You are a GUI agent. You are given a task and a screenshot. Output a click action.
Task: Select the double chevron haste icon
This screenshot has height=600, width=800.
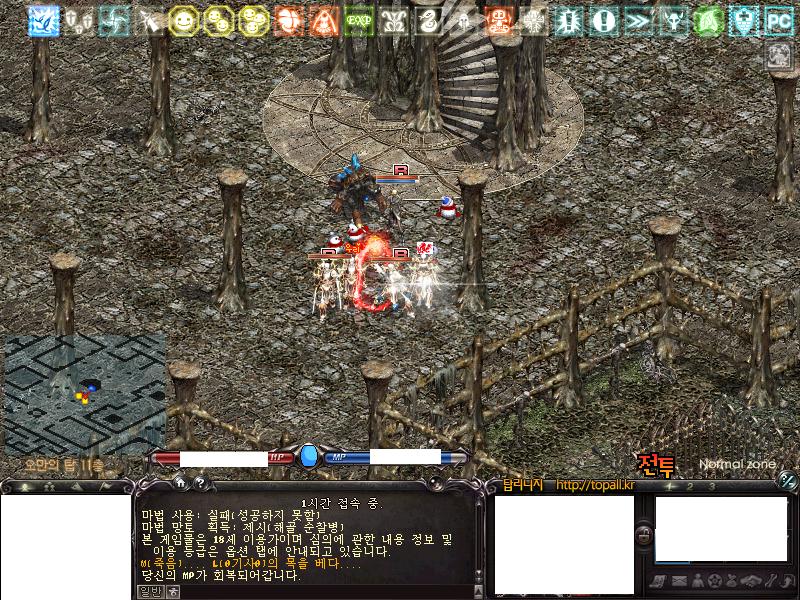(x=639, y=19)
